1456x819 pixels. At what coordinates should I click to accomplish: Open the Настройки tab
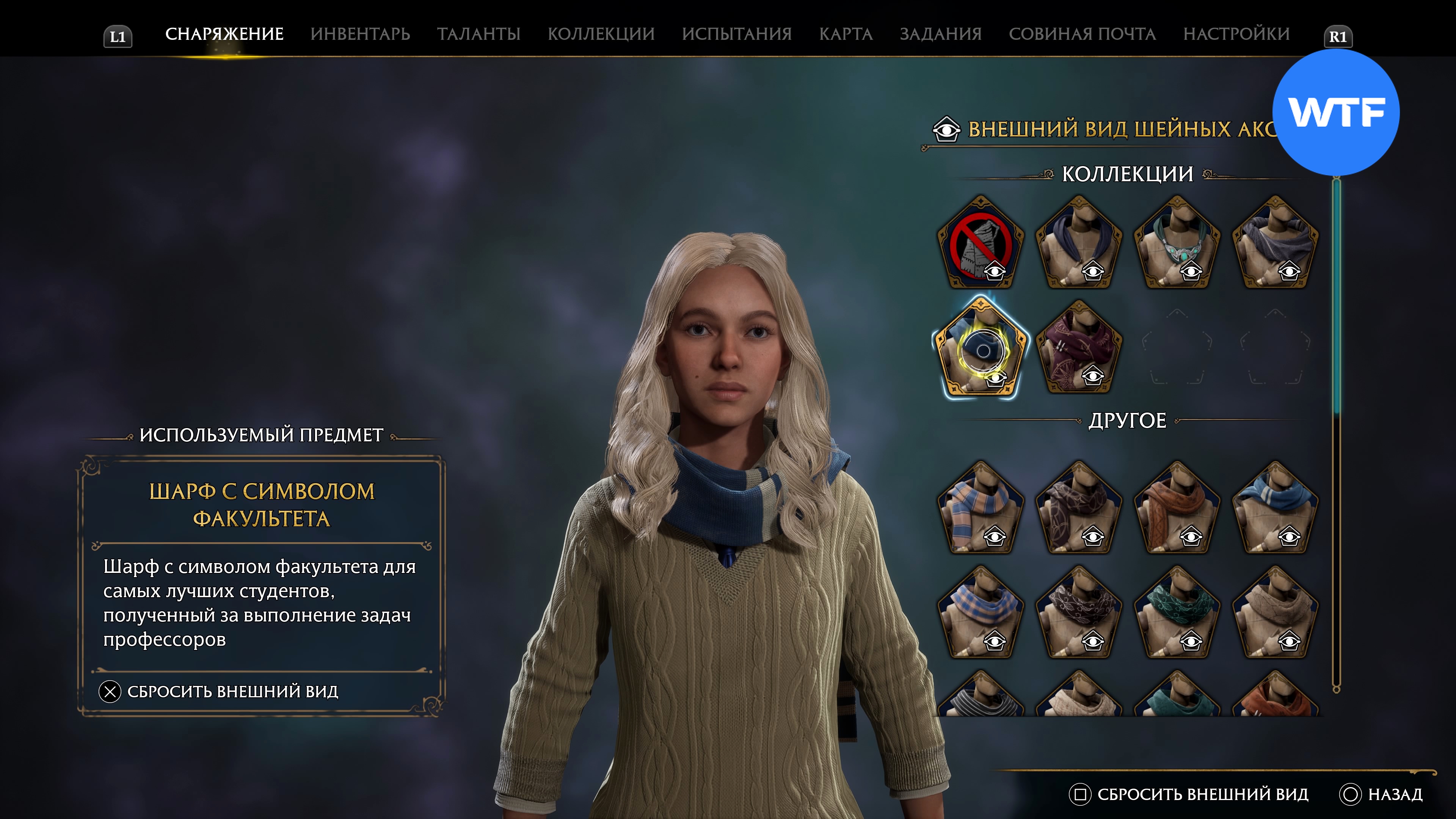click(1236, 34)
